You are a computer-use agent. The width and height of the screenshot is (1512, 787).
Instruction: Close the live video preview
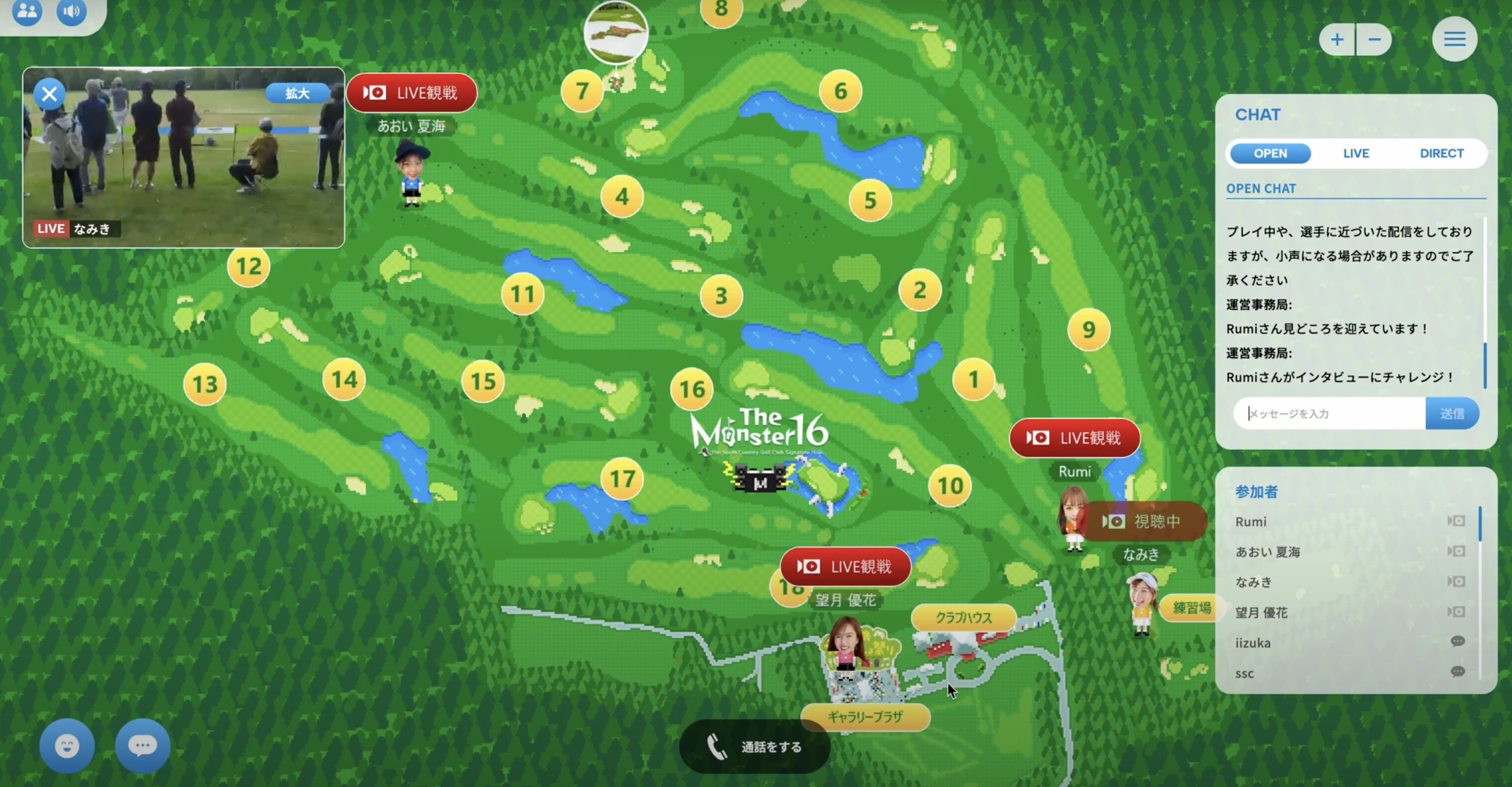click(x=49, y=94)
